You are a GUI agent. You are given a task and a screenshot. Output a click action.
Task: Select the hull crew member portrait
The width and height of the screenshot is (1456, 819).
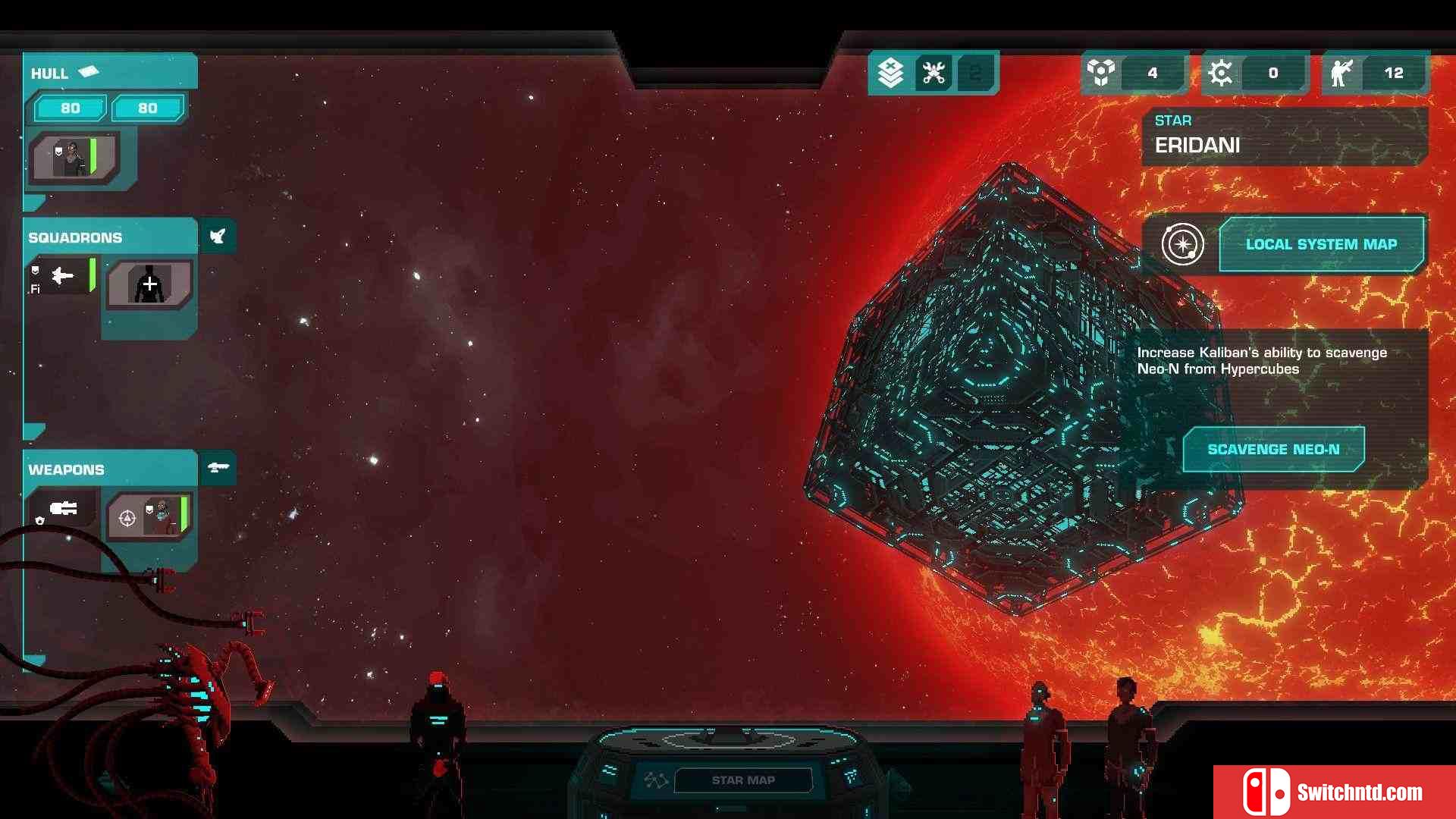coord(74,158)
